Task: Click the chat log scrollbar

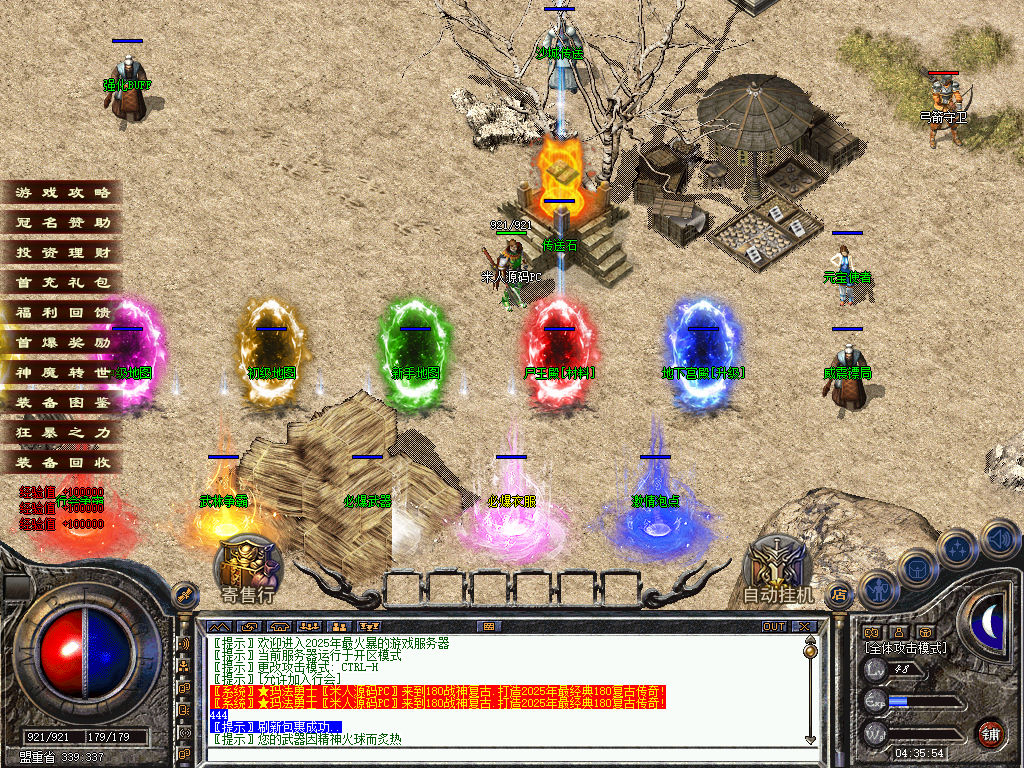Action: pos(810,690)
